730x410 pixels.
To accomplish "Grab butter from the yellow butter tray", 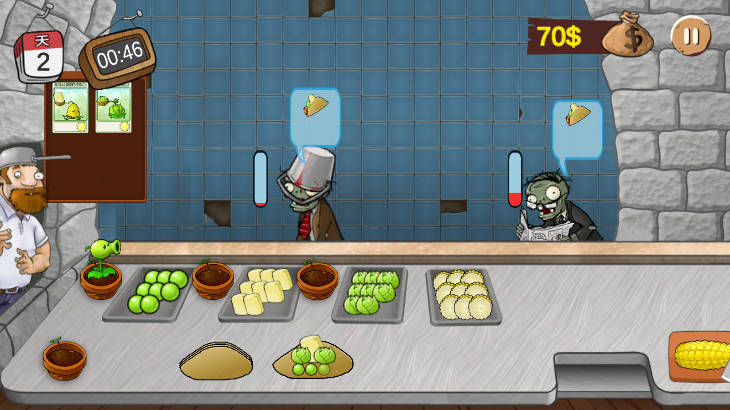I will (258, 290).
